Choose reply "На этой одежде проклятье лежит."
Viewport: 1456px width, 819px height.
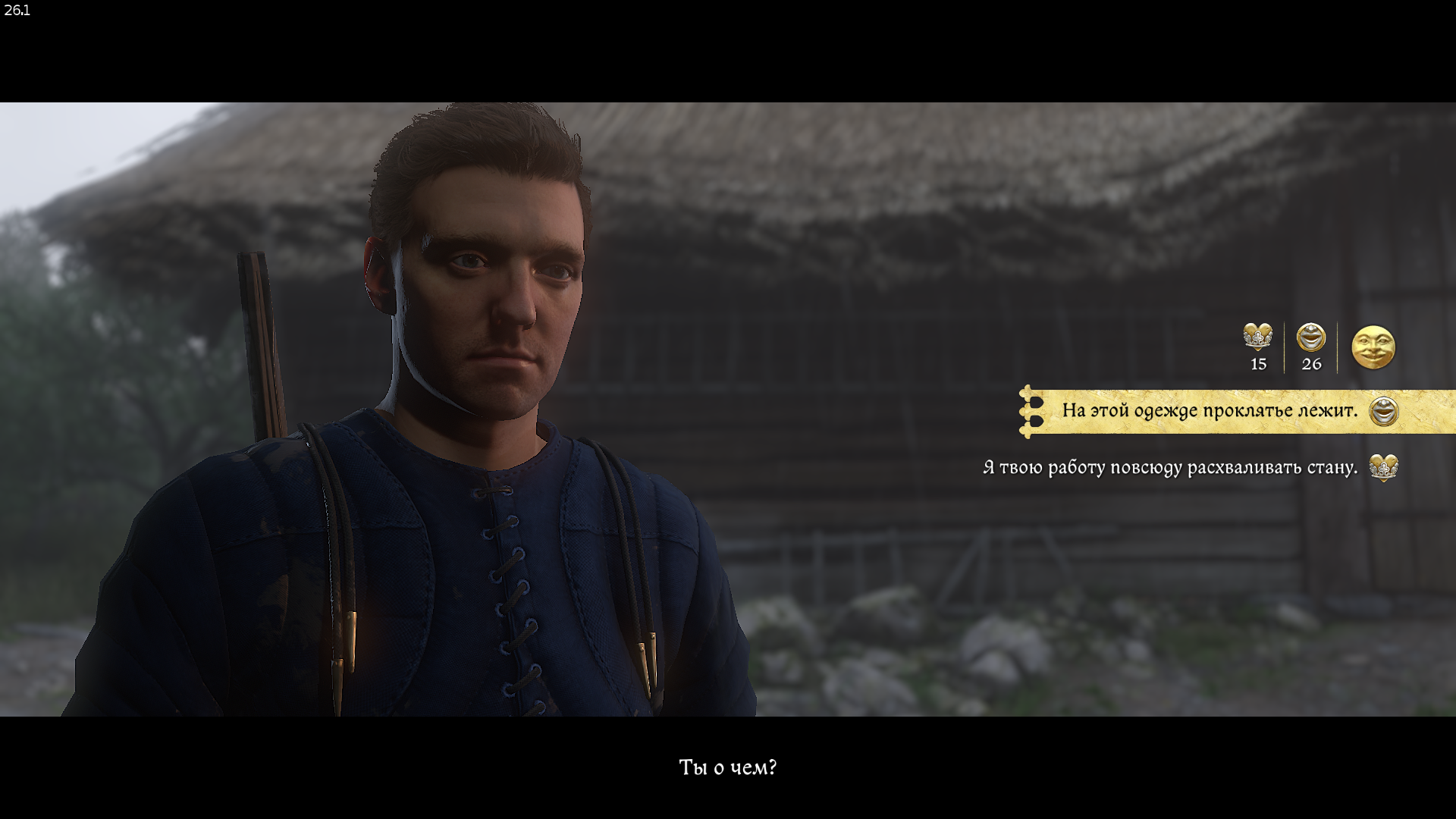[1209, 411]
